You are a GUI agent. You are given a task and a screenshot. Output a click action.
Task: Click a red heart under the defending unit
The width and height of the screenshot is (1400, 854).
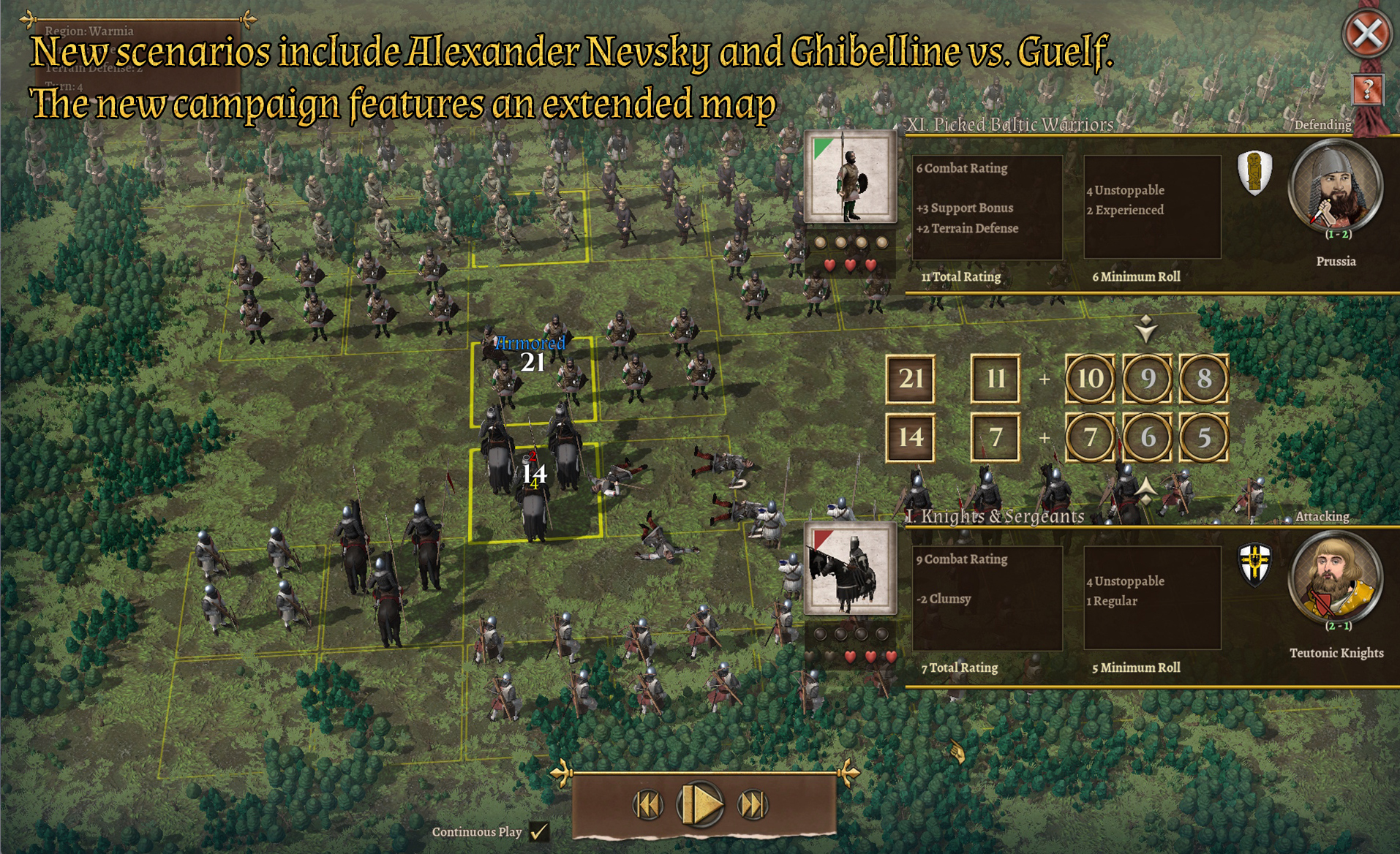(830, 265)
